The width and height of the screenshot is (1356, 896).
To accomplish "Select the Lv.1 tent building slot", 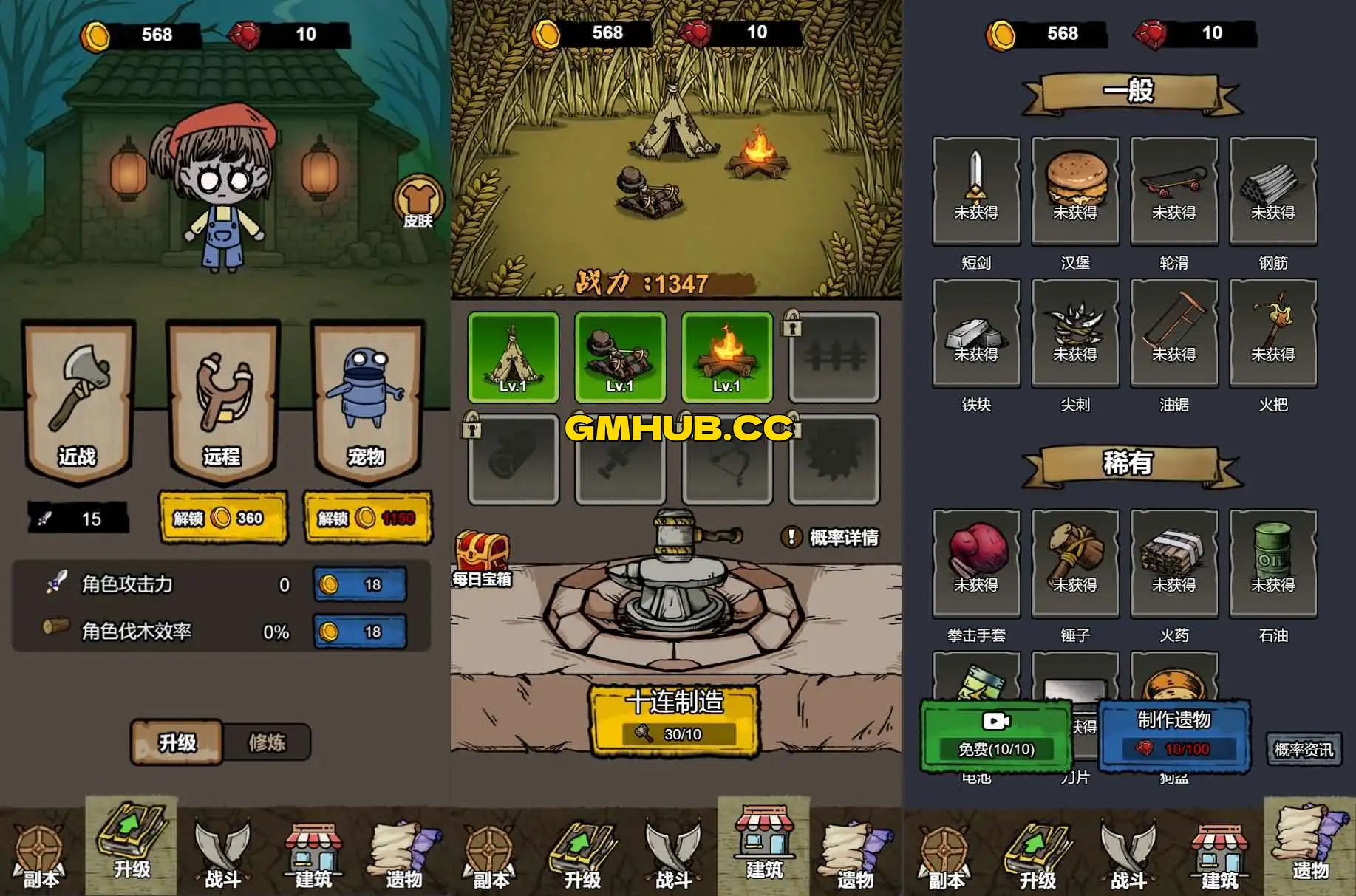I will coord(514,358).
